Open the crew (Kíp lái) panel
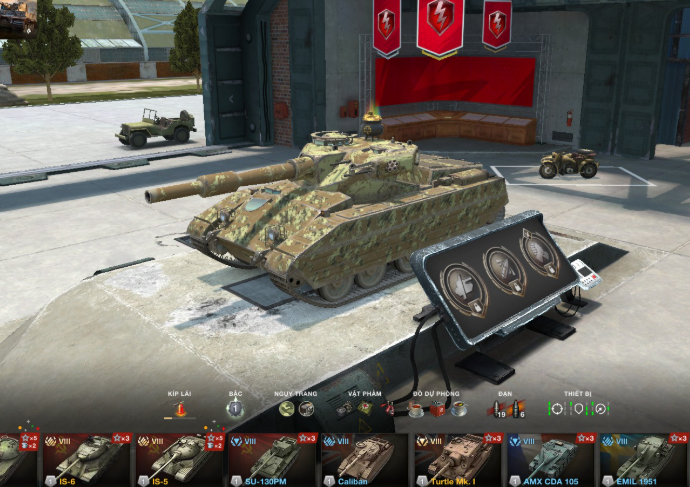The height and width of the screenshot is (487, 690). pos(181,409)
